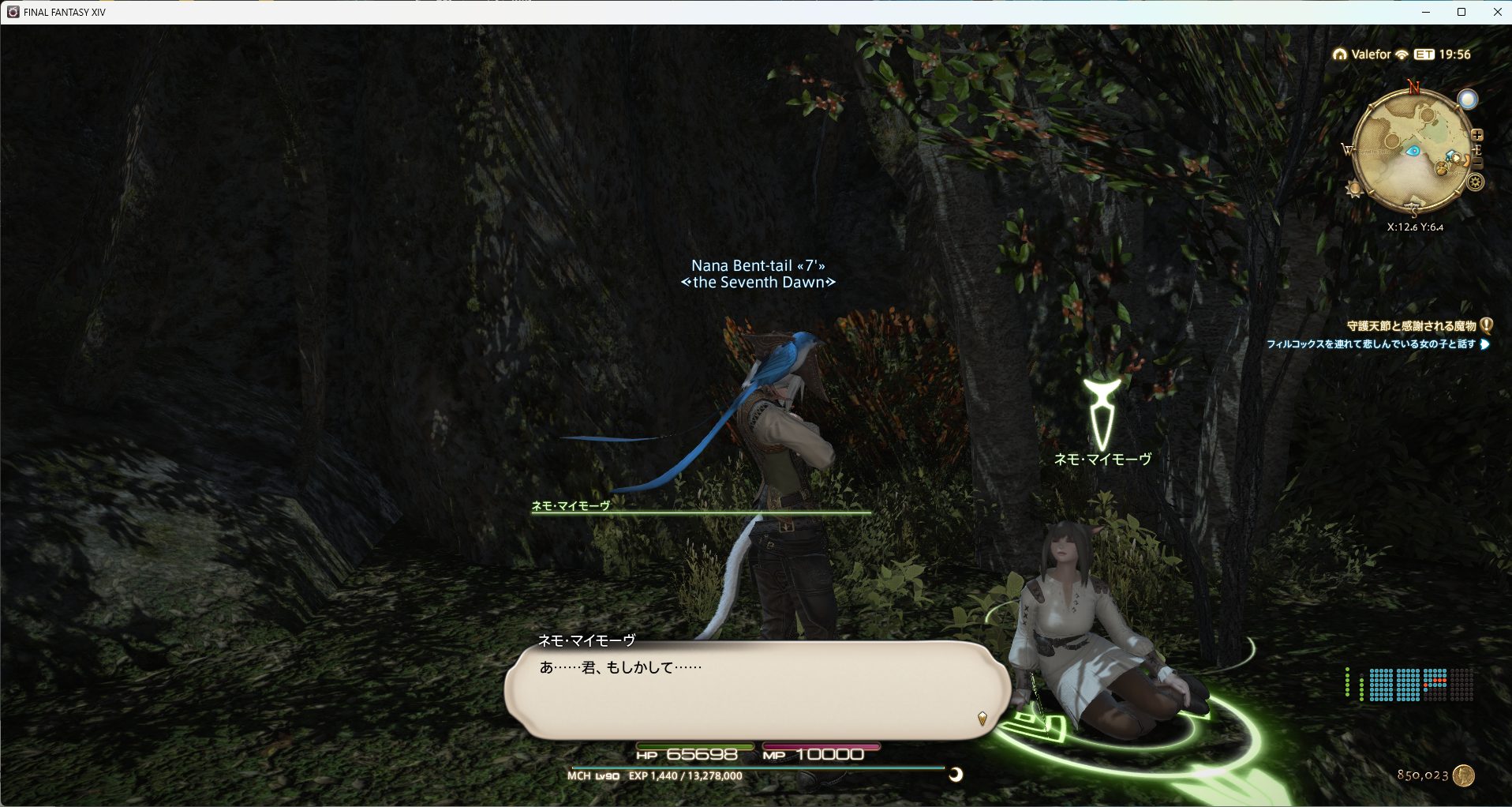Close the FINAL FANTASY XIV window
The width and height of the screenshot is (1512, 807).
[1497, 12]
